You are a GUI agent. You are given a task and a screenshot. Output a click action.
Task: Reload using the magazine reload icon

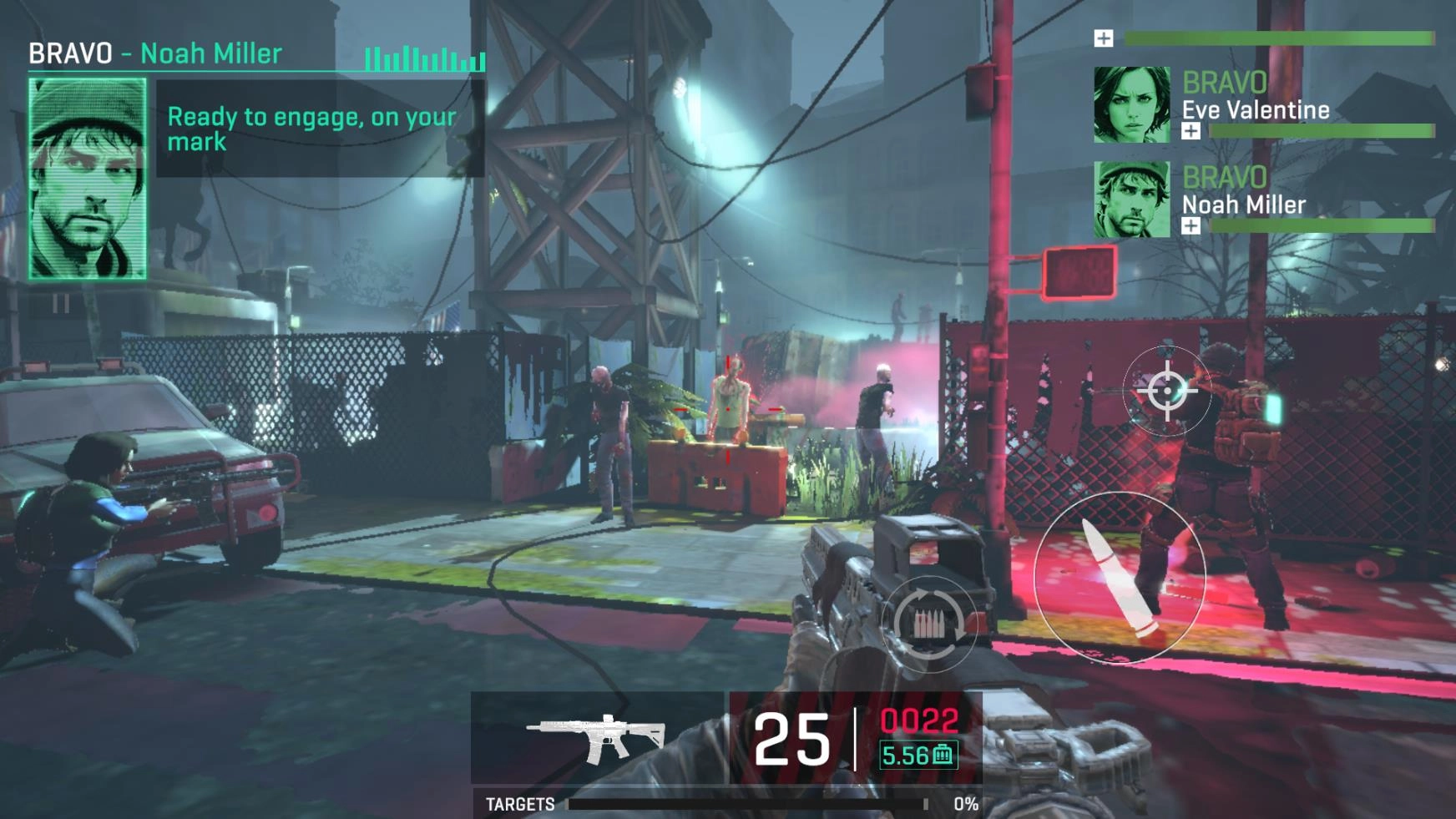(928, 623)
